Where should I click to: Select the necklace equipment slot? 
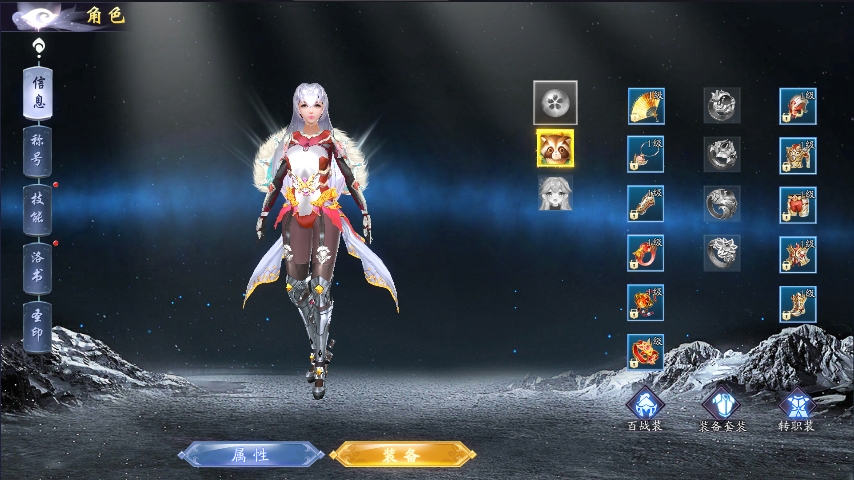tap(646, 154)
